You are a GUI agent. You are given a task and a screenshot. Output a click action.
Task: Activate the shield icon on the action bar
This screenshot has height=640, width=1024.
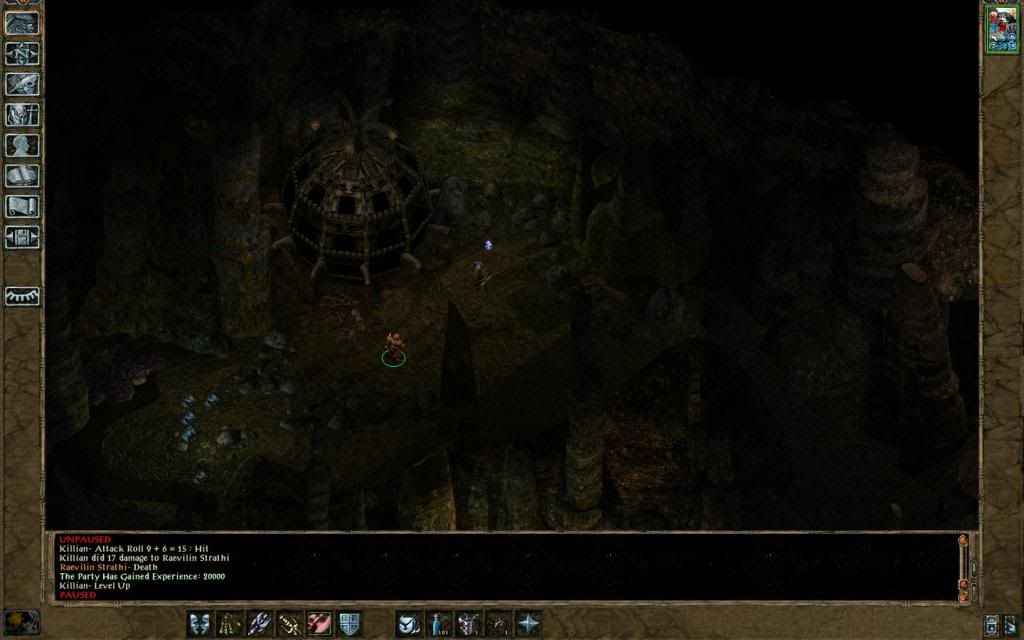(349, 624)
